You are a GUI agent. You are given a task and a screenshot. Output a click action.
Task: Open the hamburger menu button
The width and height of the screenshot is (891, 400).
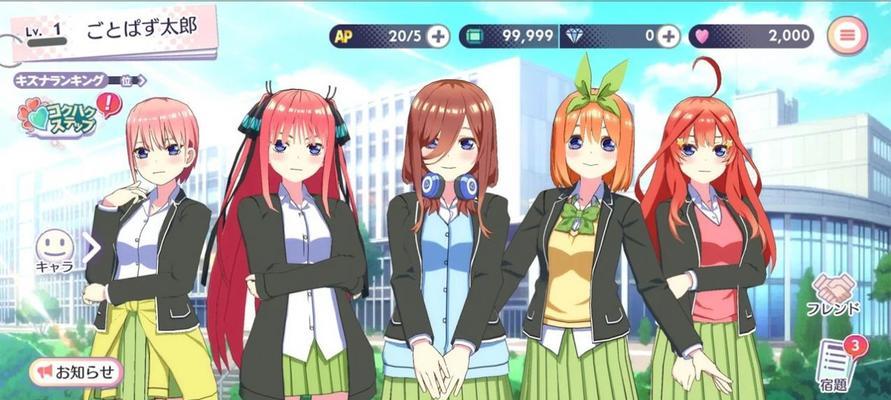click(x=848, y=36)
